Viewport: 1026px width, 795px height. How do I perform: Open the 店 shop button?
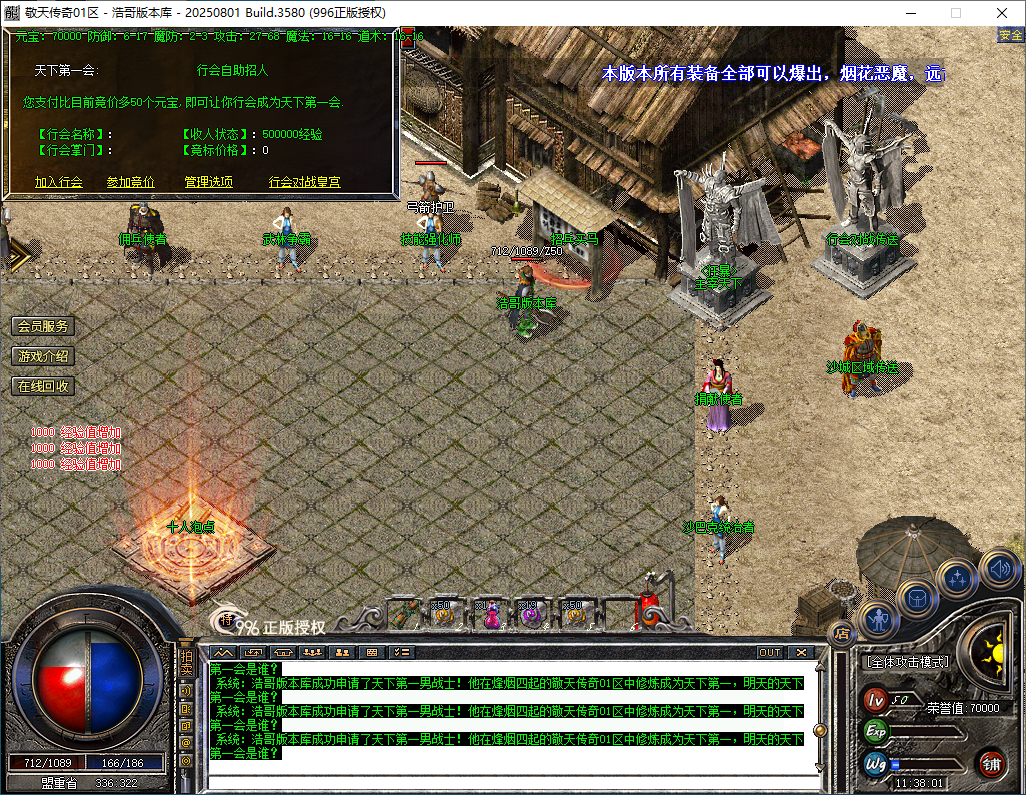[x=841, y=631]
